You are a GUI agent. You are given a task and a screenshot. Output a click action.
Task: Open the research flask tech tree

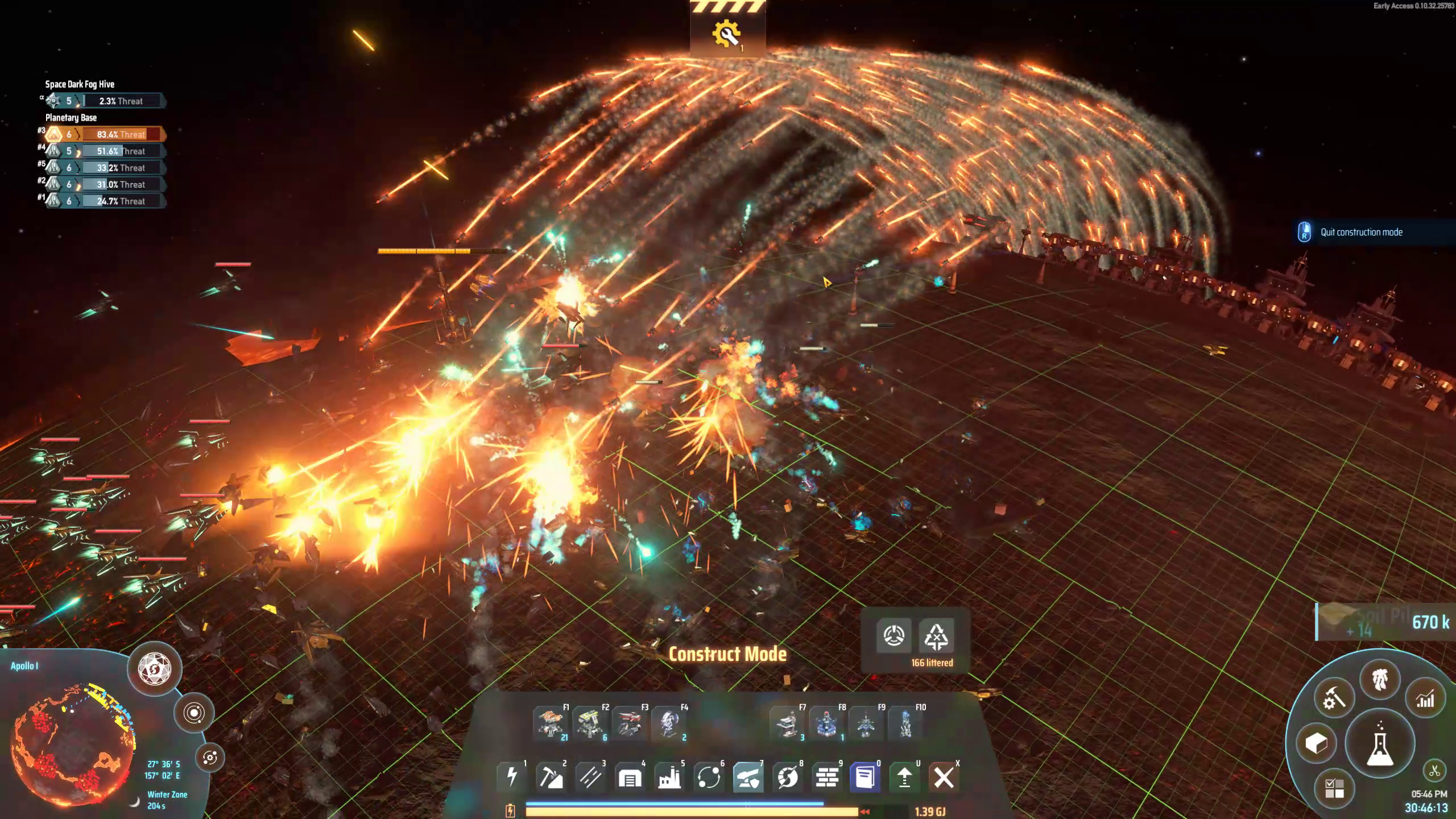click(1379, 744)
